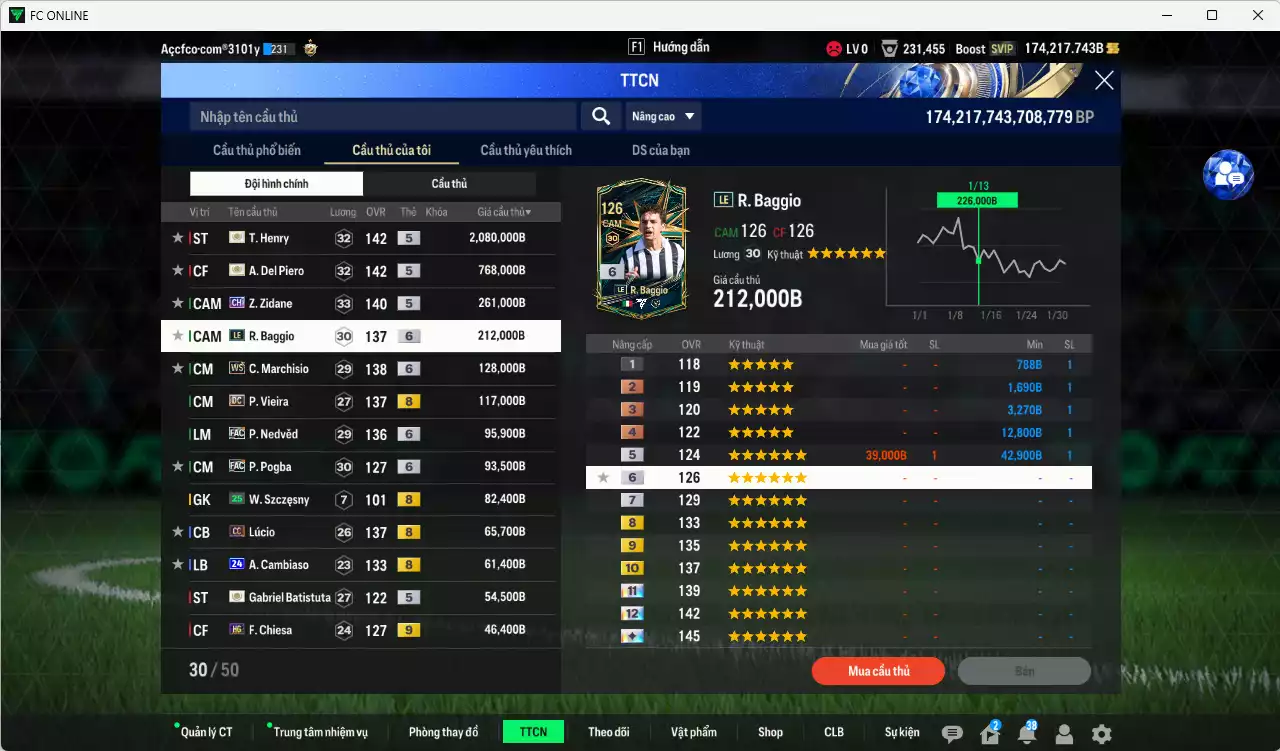Open the Nâng cao dropdown

[x=663, y=116]
